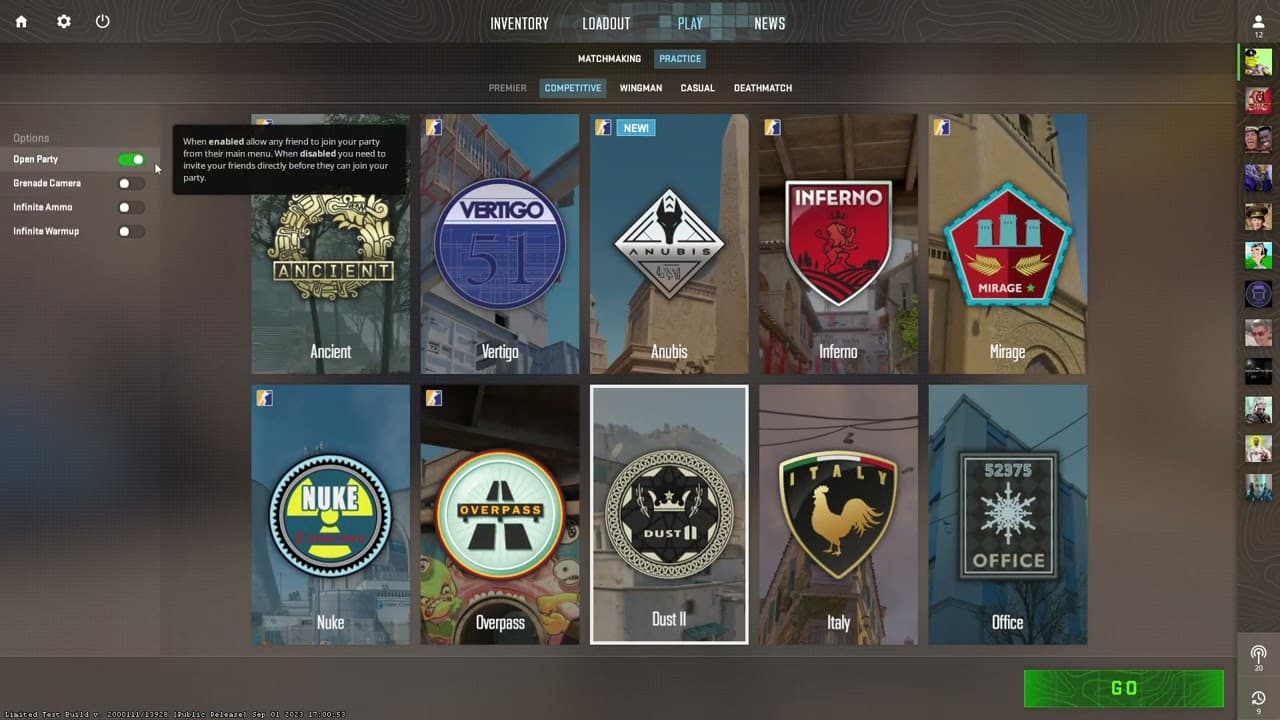Image resolution: width=1280 pixels, height=720 pixels.
Task: Open the NEWS section
Action: pyautogui.click(x=769, y=22)
